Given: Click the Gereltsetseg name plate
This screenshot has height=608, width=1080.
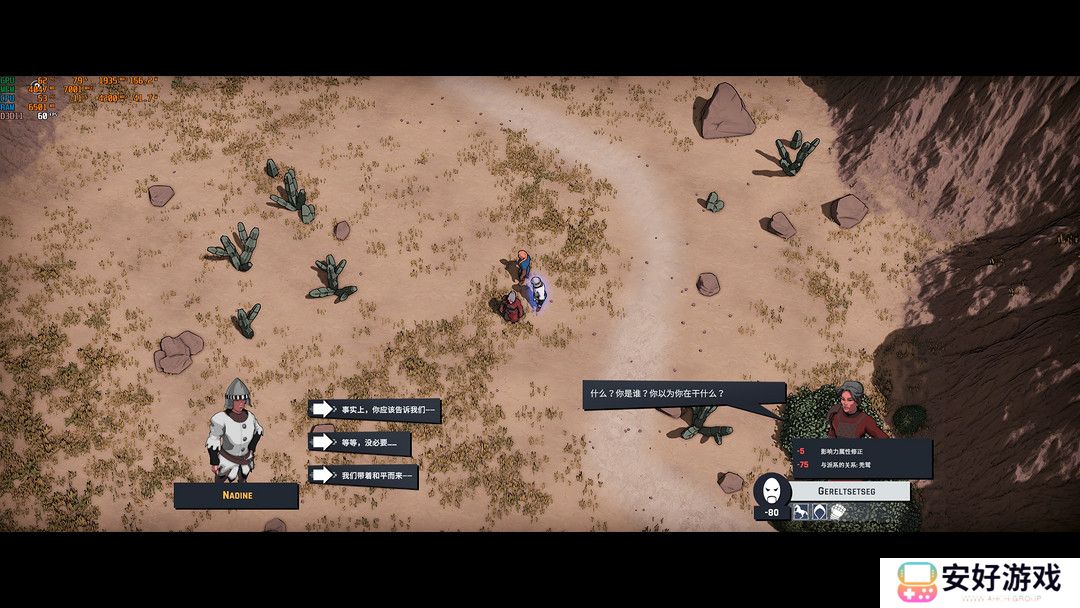Looking at the screenshot, I should (850, 491).
